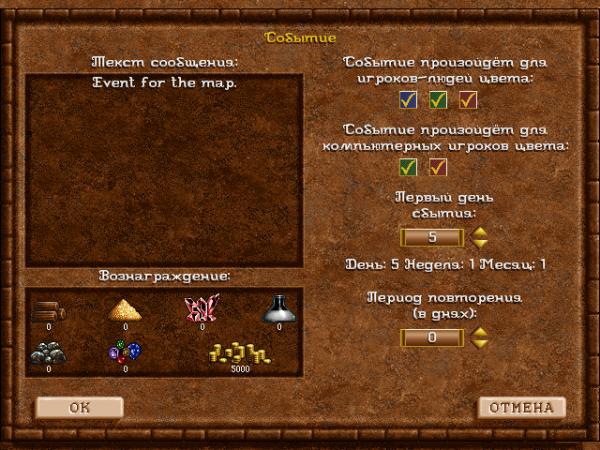The width and height of the screenshot is (600, 450).
Task: Click the first day value field
Action: (432, 237)
